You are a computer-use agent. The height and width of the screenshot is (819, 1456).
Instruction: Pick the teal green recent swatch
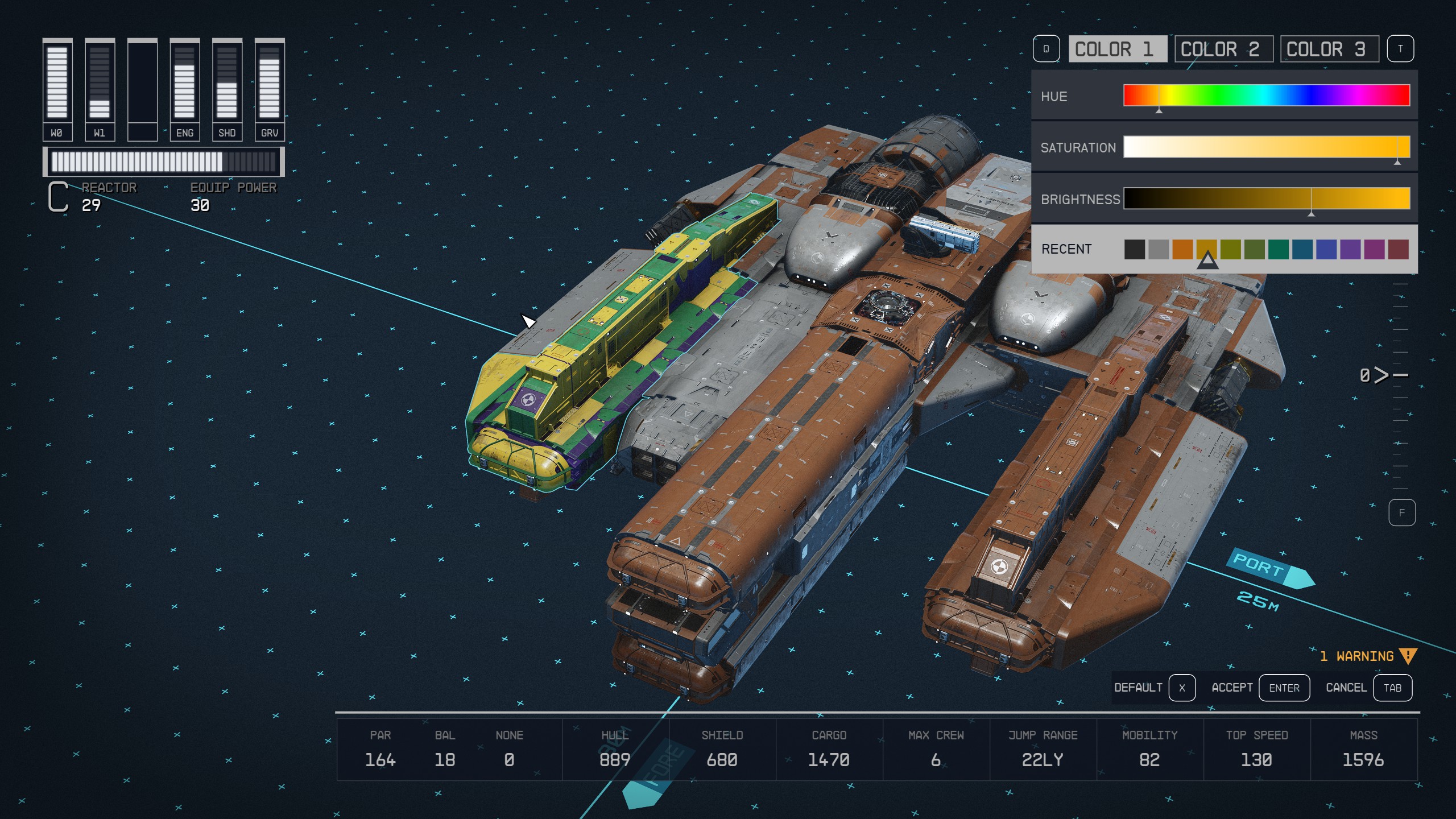1279,249
